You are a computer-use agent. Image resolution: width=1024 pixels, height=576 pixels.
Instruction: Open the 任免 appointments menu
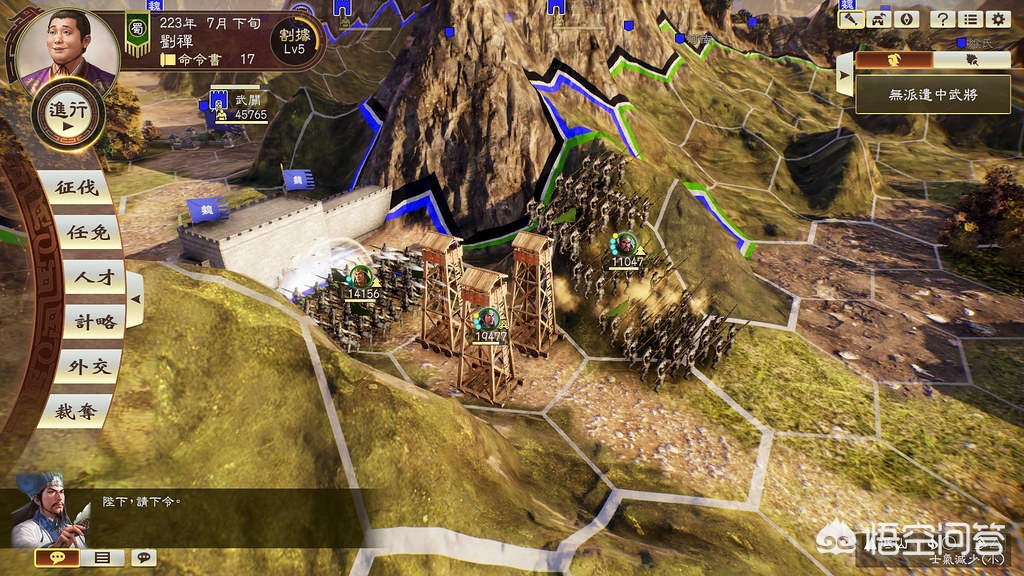coord(80,232)
